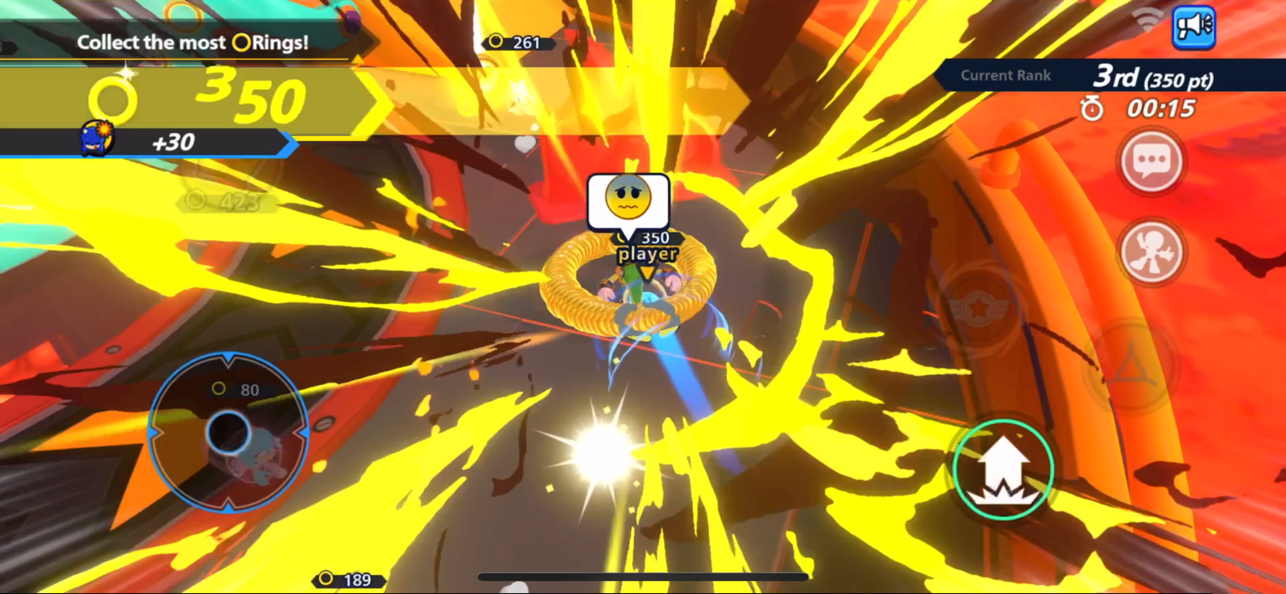
Task: Tap the blue megaphone icon
Action: (x=1193, y=27)
